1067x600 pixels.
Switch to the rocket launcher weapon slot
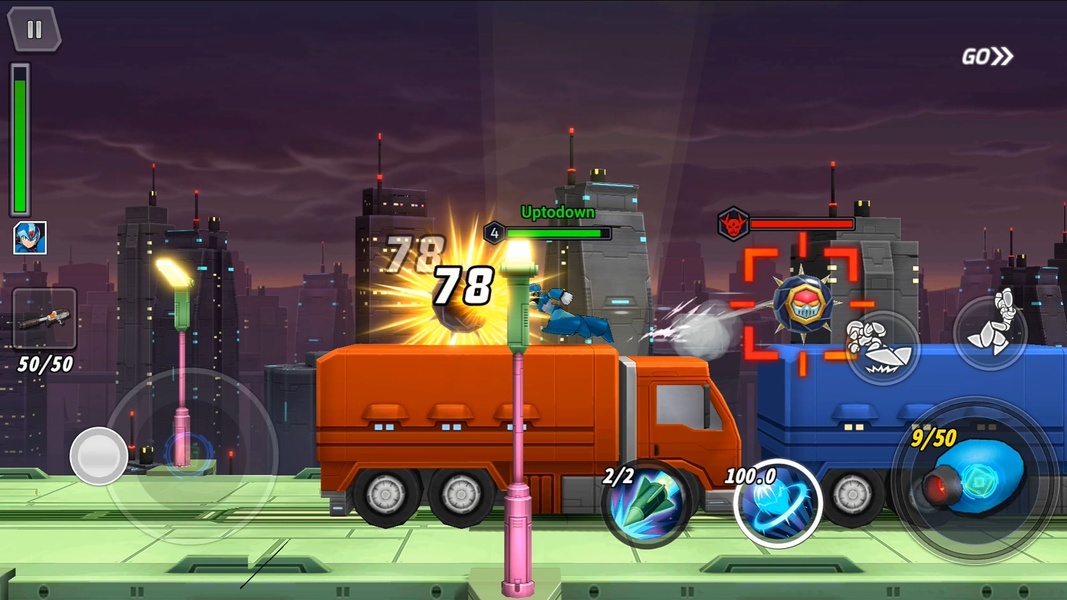[44, 320]
